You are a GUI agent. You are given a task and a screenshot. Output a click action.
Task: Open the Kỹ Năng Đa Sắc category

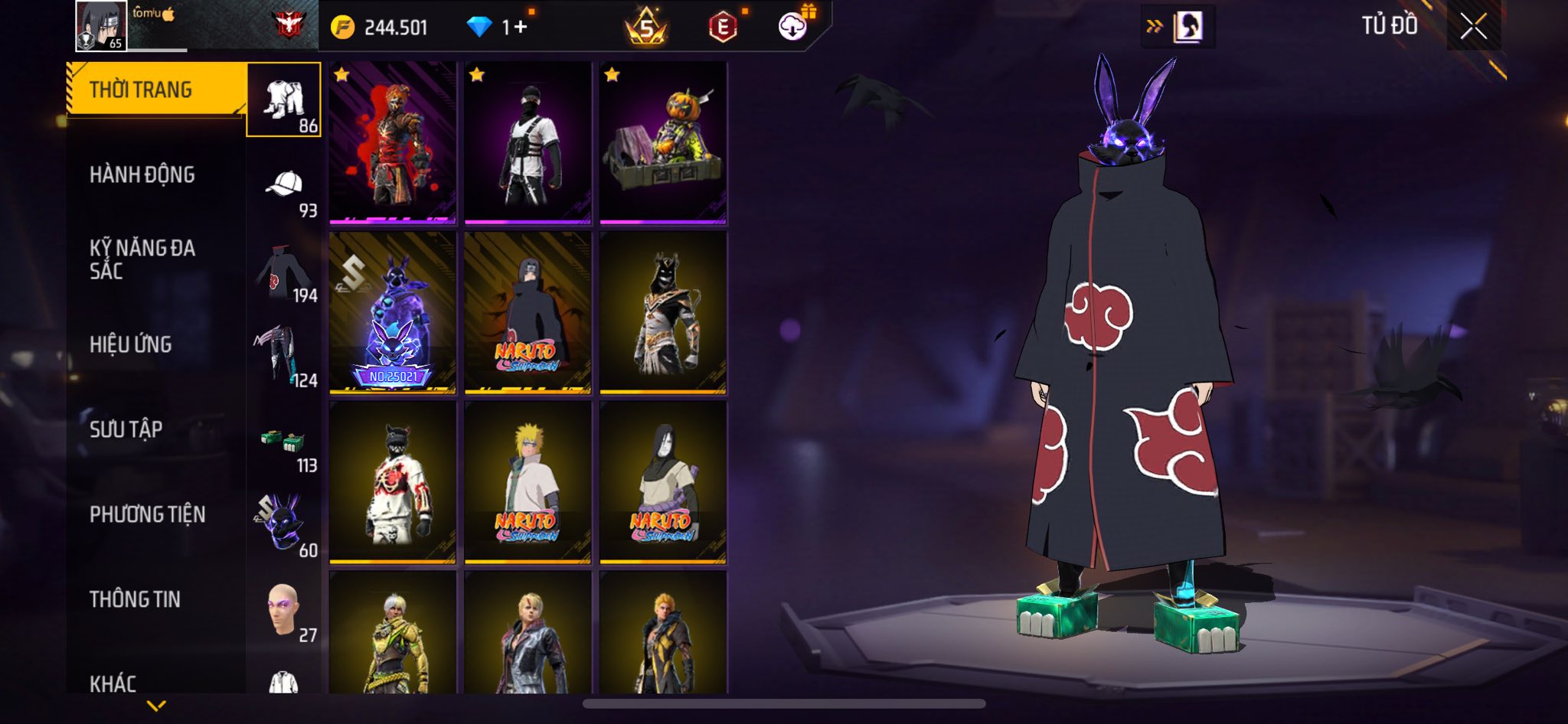[x=142, y=259]
